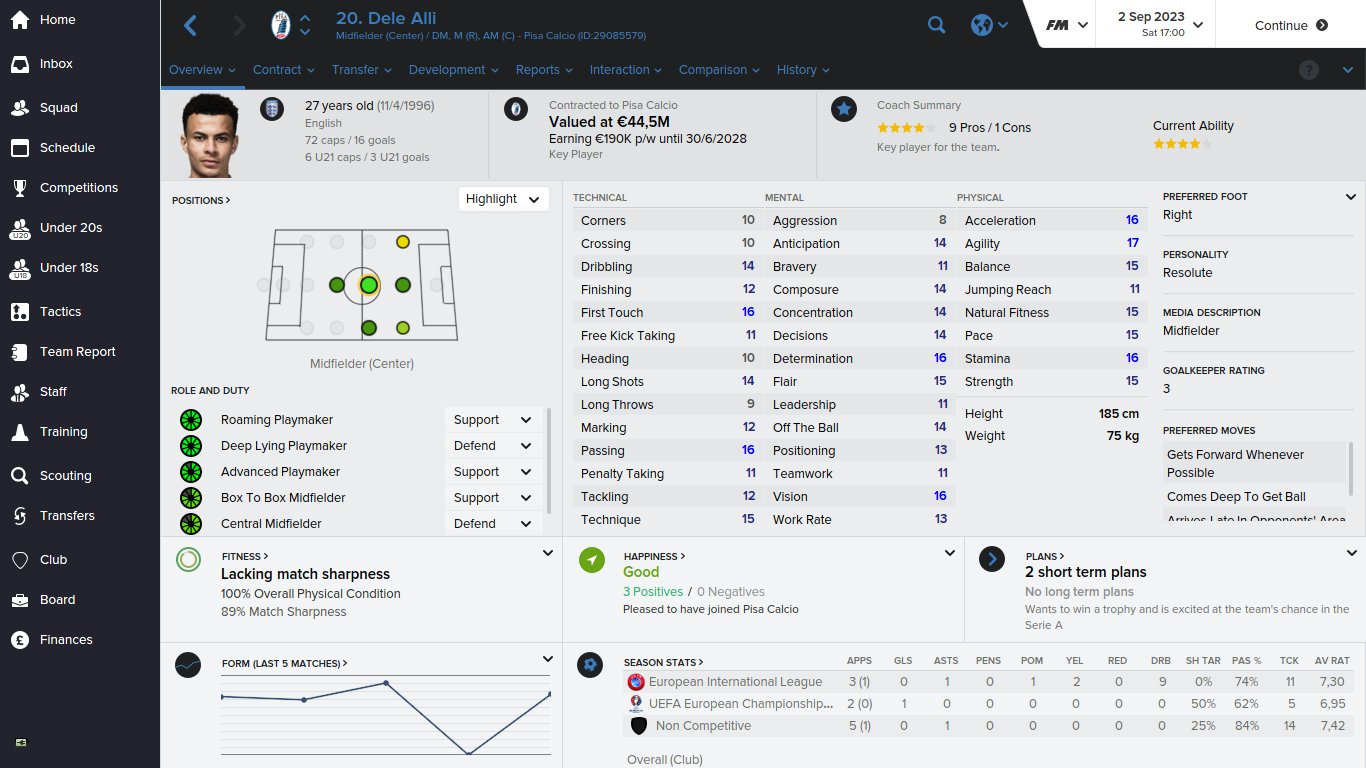The image size is (1366, 768).
Task: Click the search magnifying glass icon
Action: [936, 24]
